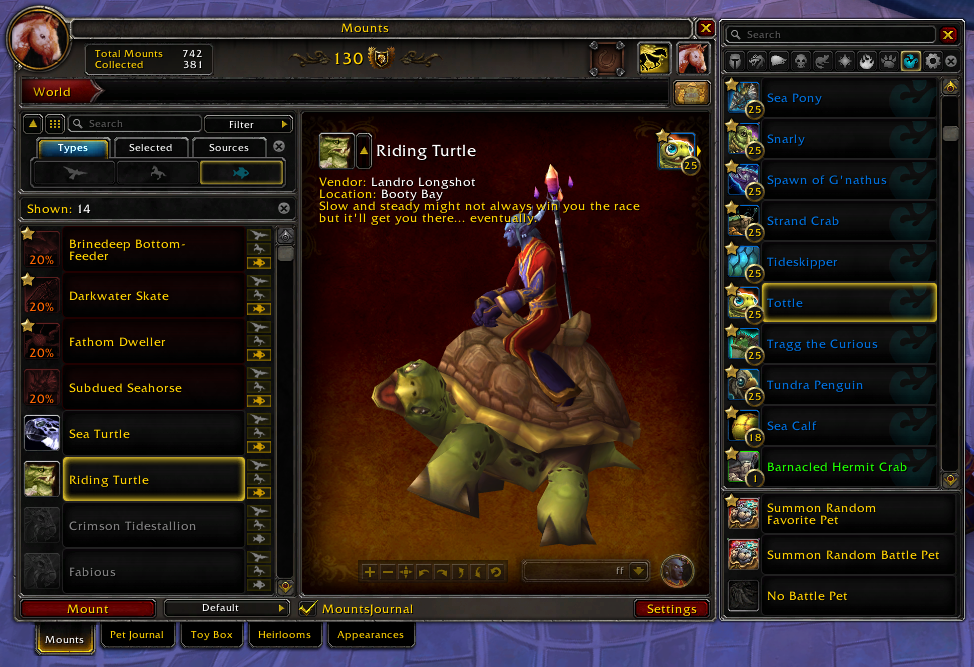
Task: Close the Mounts journal window
Action: click(706, 28)
